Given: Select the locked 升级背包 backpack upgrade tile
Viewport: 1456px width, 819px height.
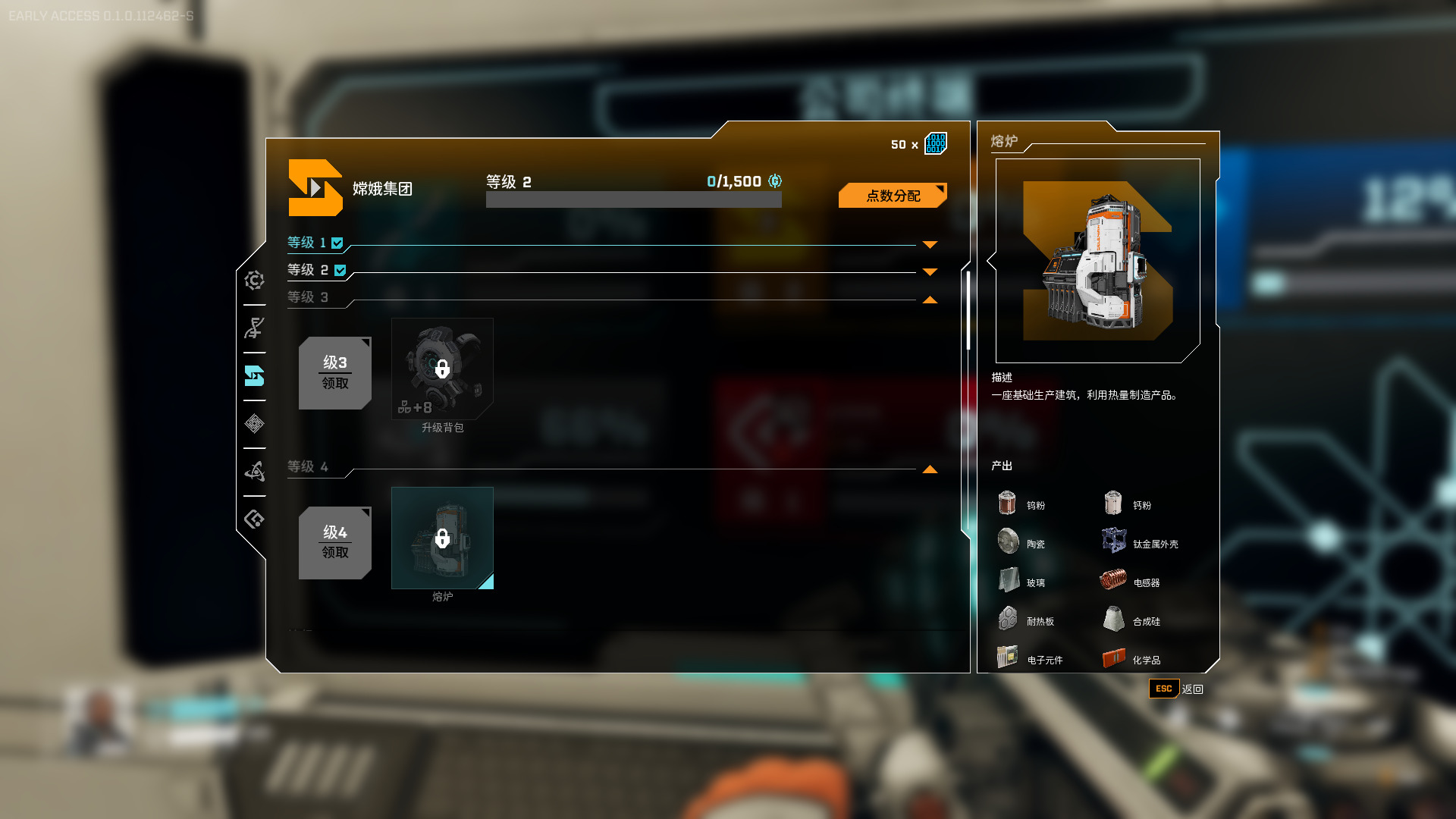Looking at the screenshot, I should pos(442,369).
